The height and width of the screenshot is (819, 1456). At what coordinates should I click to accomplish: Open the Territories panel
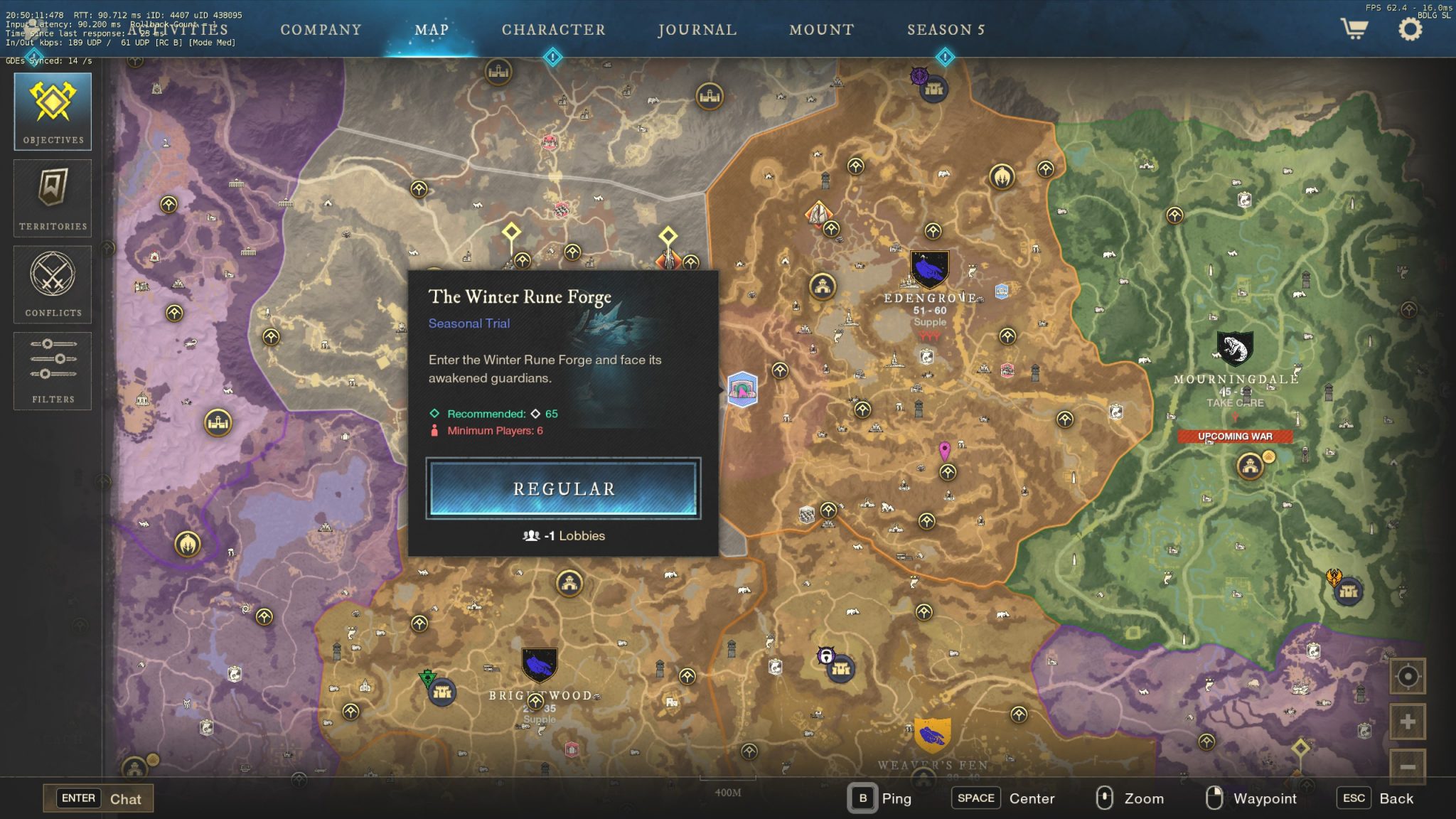pyautogui.click(x=52, y=198)
